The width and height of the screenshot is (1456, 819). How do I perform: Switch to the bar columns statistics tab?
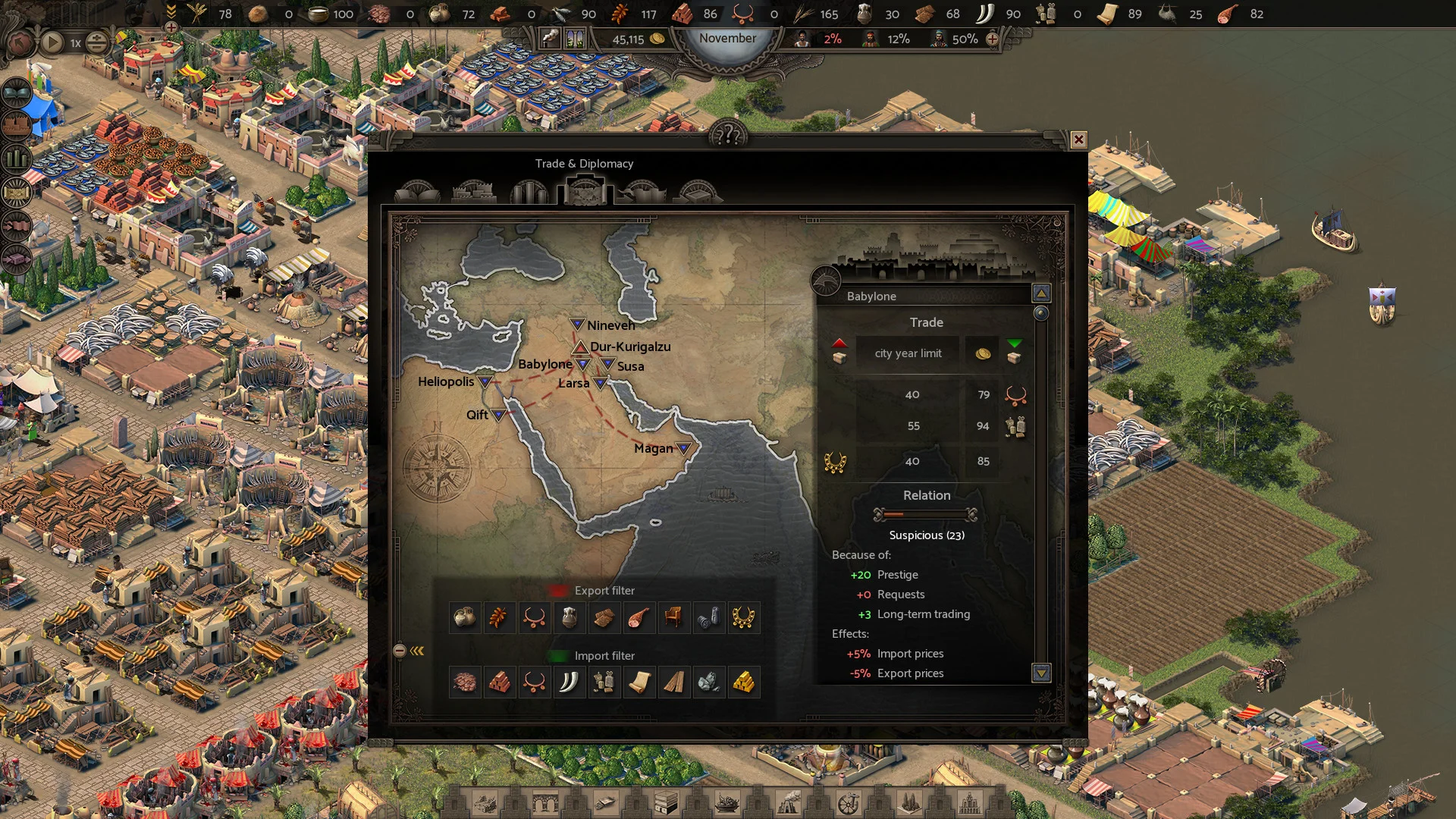(x=529, y=193)
